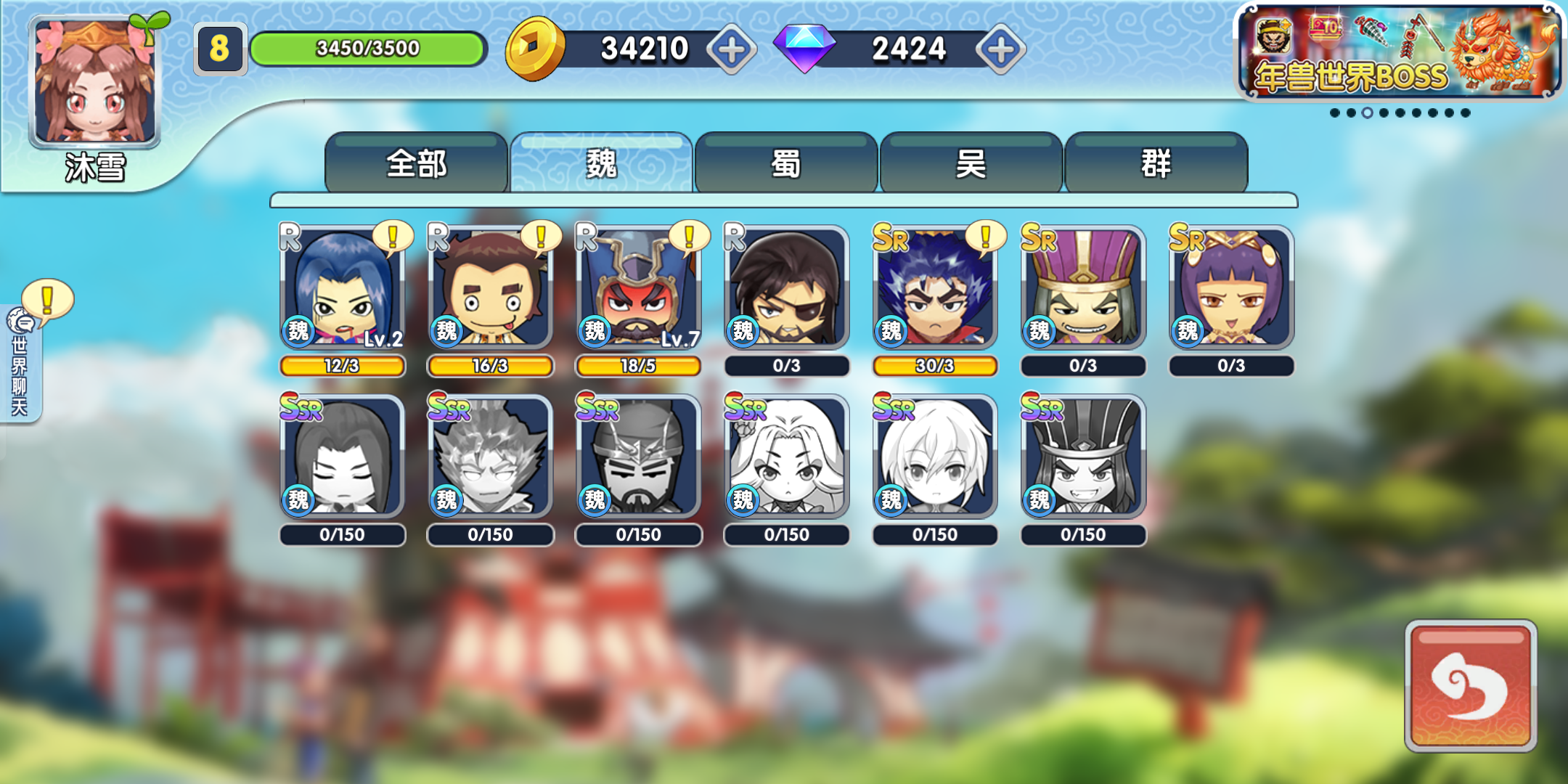1568x784 pixels.
Task: Click the gold coin icon
Action: coord(535,48)
